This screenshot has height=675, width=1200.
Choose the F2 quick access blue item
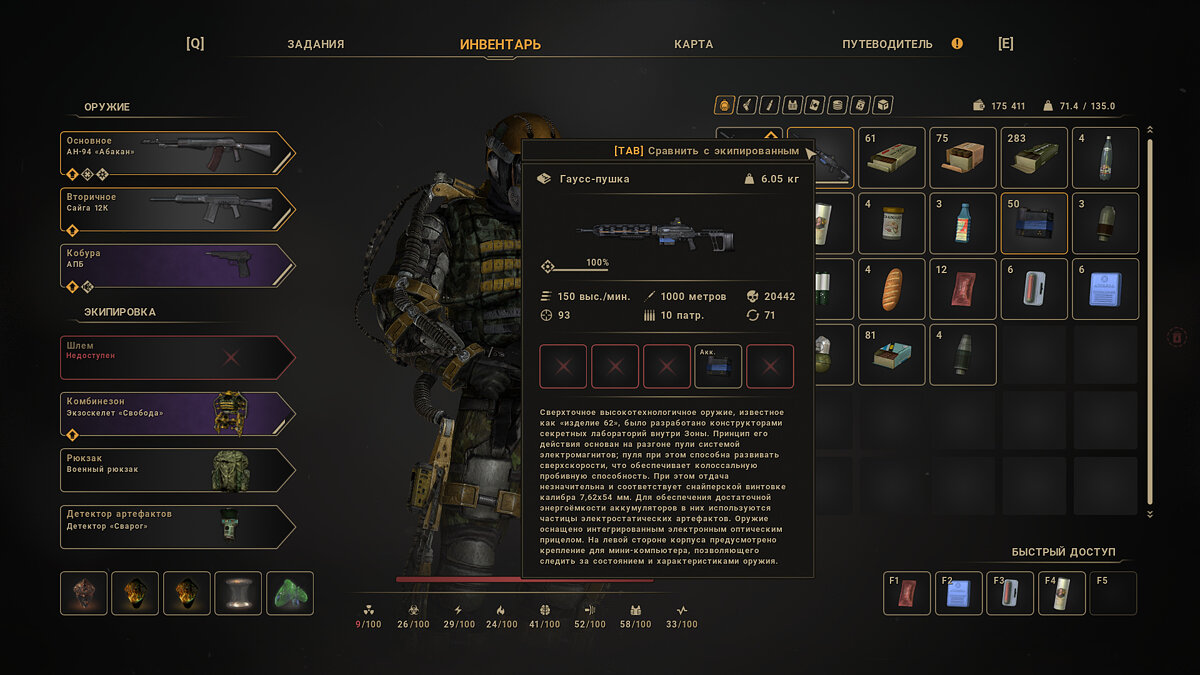(958, 594)
